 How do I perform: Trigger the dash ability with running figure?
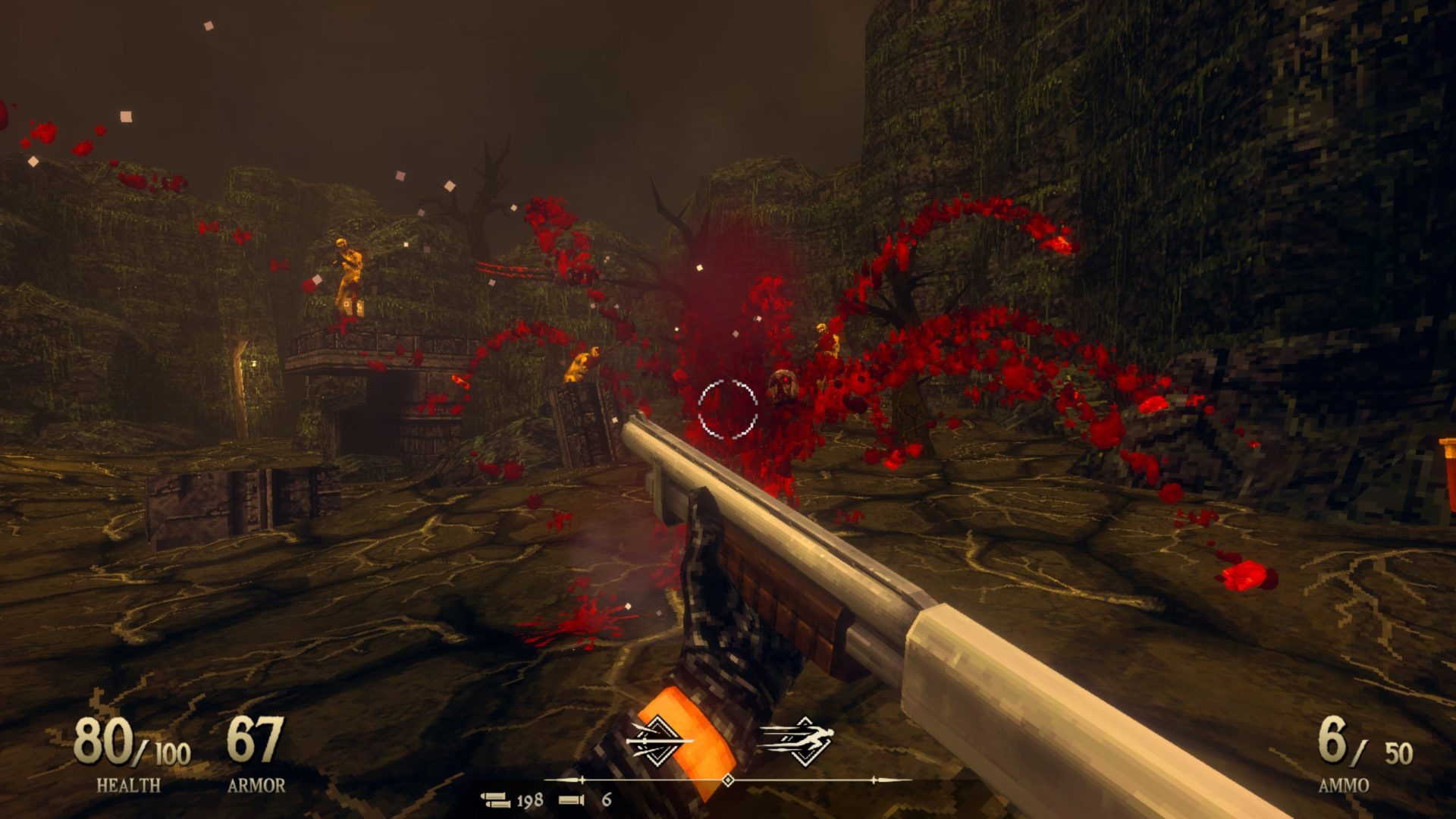pos(798,739)
